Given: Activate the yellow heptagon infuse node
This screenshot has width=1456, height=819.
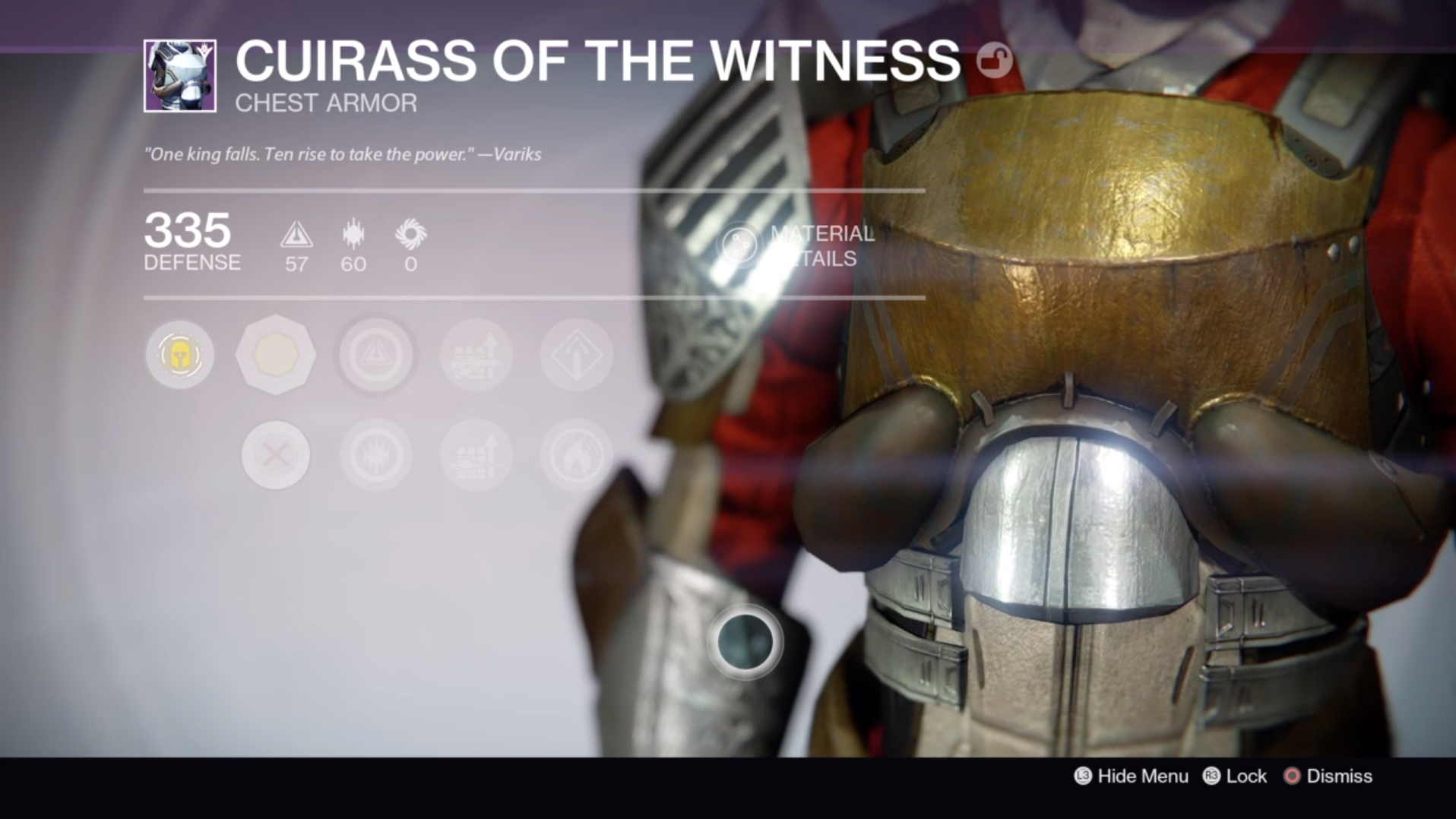Looking at the screenshot, I should click(x=275, y=355).
